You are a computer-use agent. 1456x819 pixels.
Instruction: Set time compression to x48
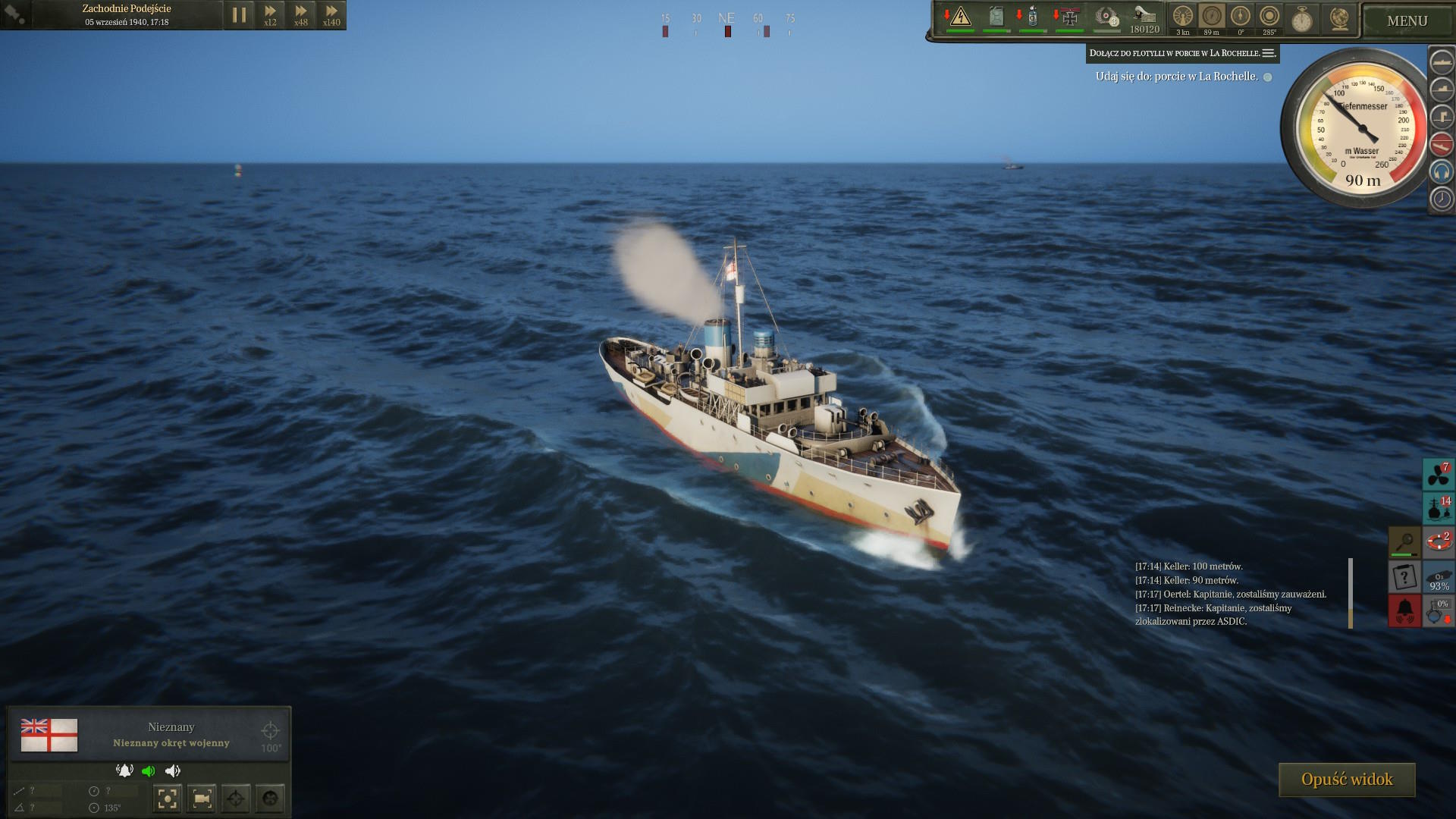tap(301, 14)
